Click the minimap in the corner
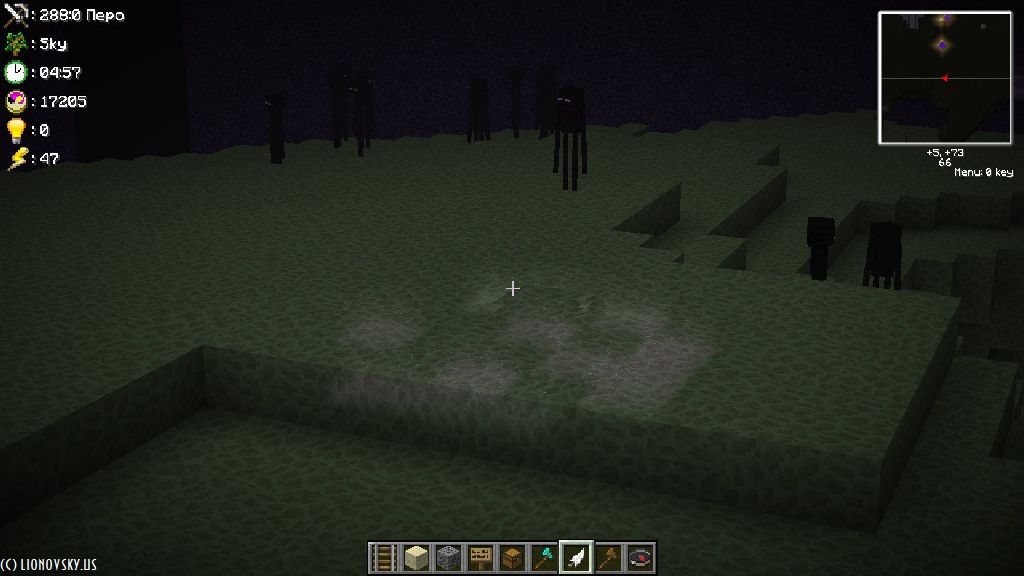This screenshot has width=1024, height=576. (x=944, y=78)
